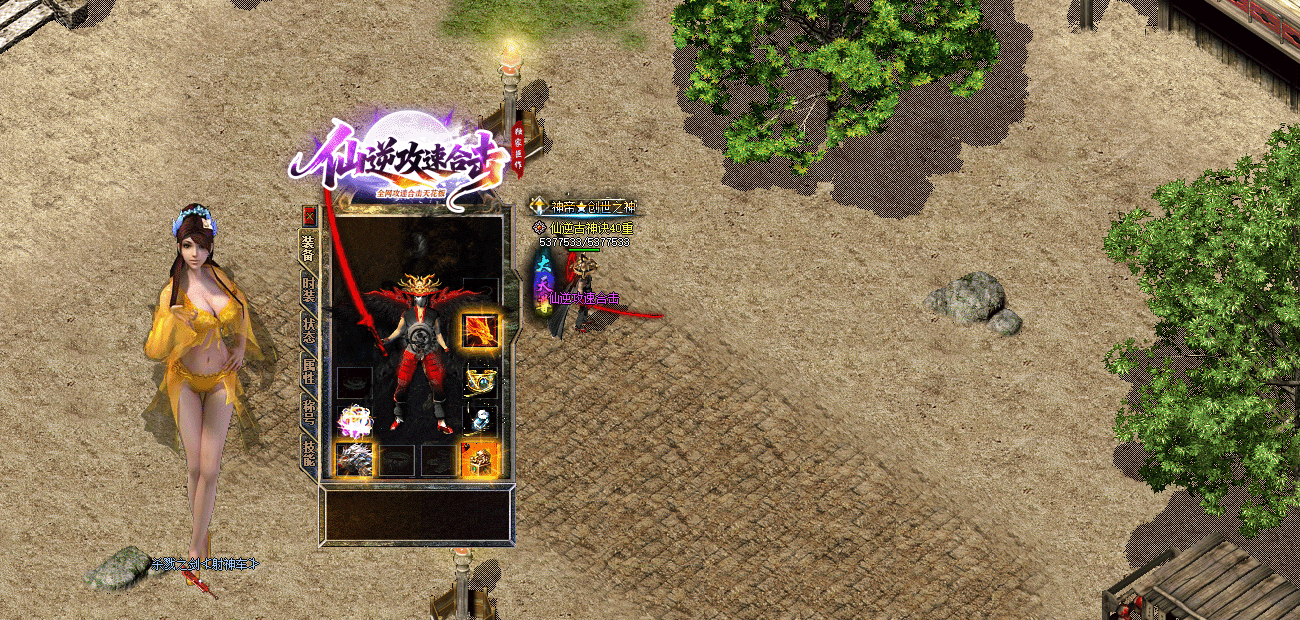Show the 状态 status tab

coord(309,331)
